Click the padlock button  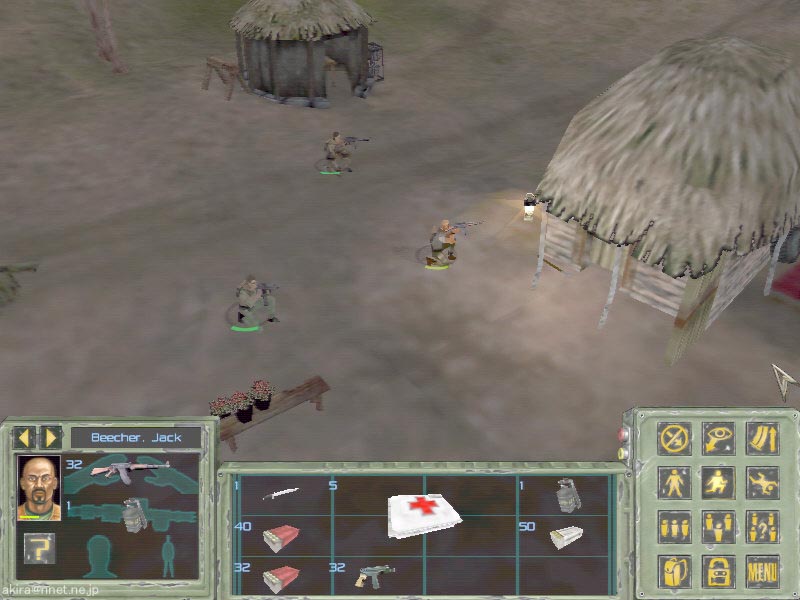coord(718,571)
